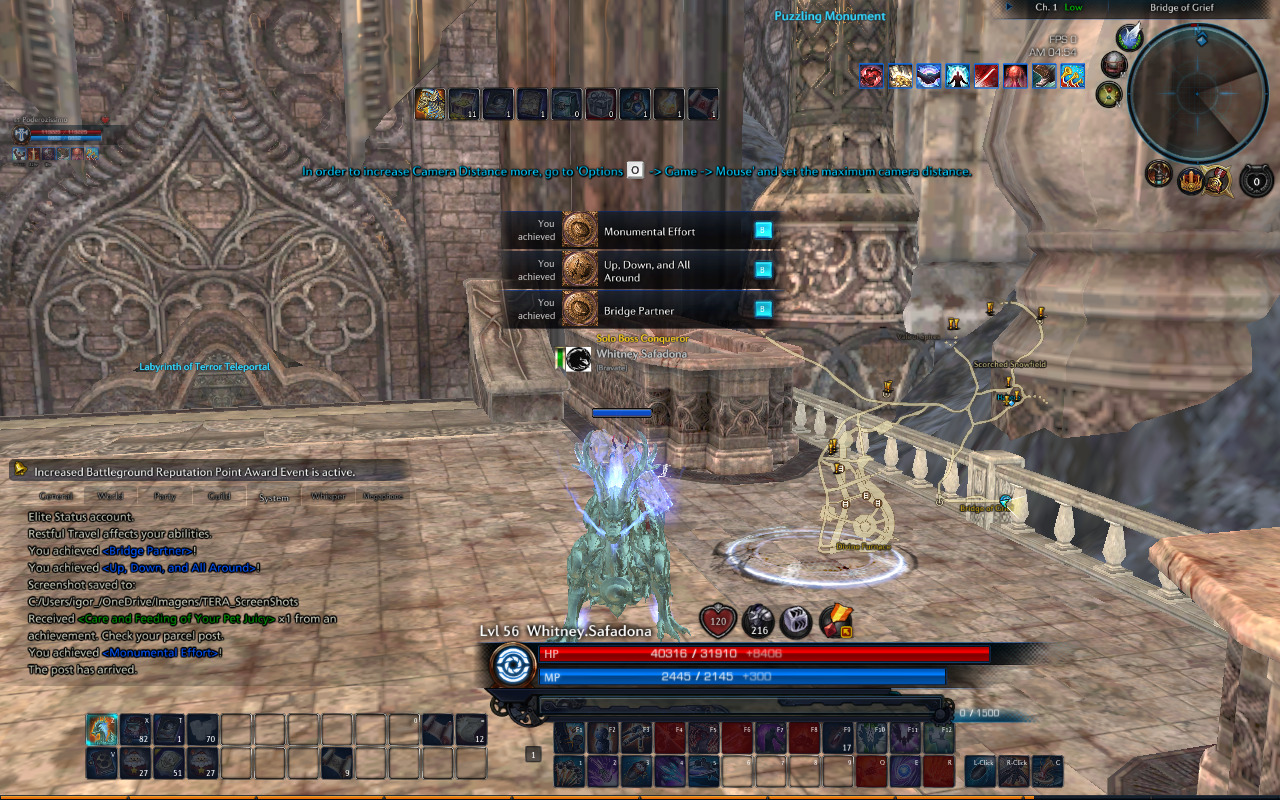The height and width of the screenshot is (800, 1280).
Task: Click the swirling blue portal buff icon
Action: [x=928, y=77]
